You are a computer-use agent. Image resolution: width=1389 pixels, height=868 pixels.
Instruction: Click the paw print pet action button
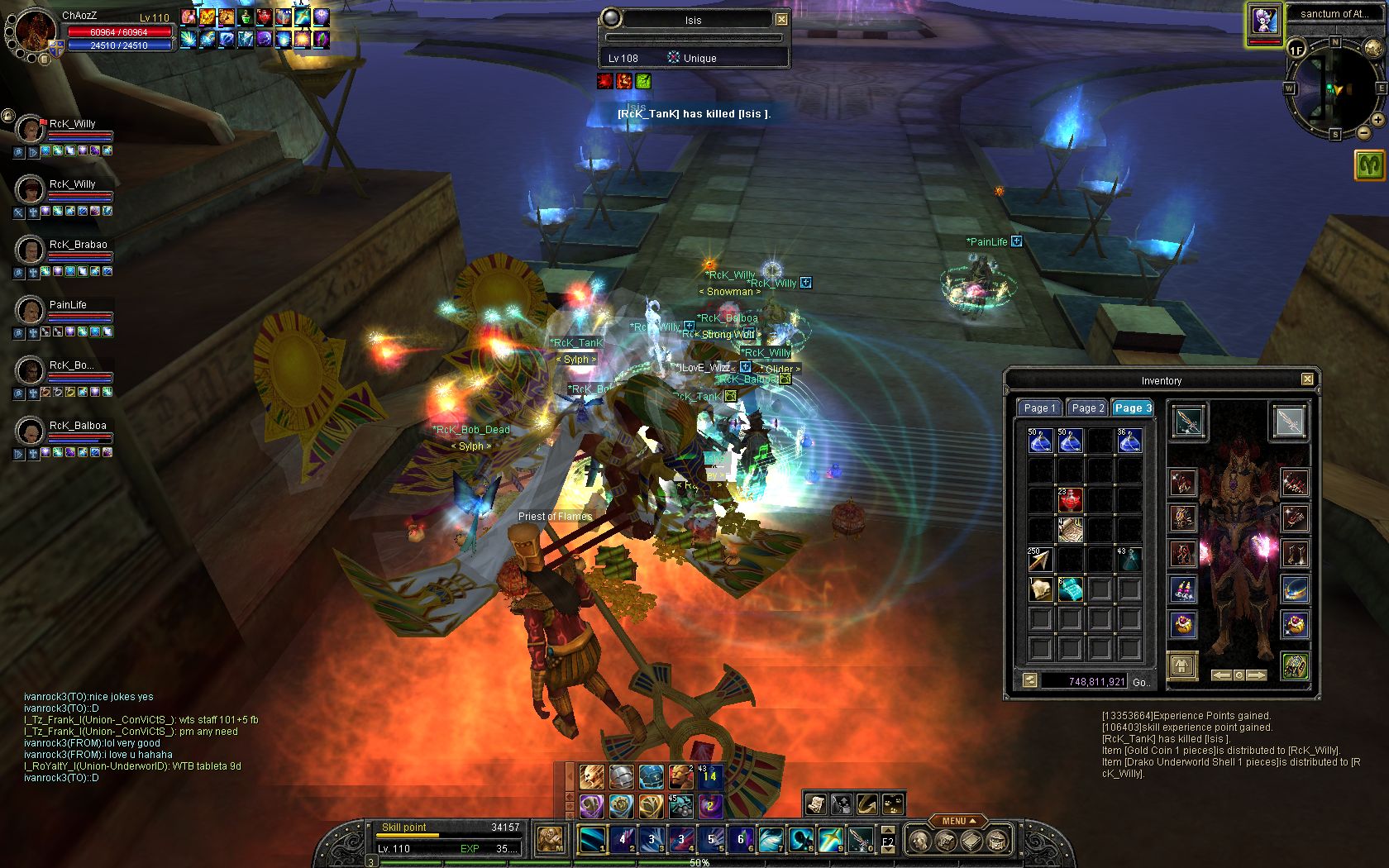(x=894, y=803)
